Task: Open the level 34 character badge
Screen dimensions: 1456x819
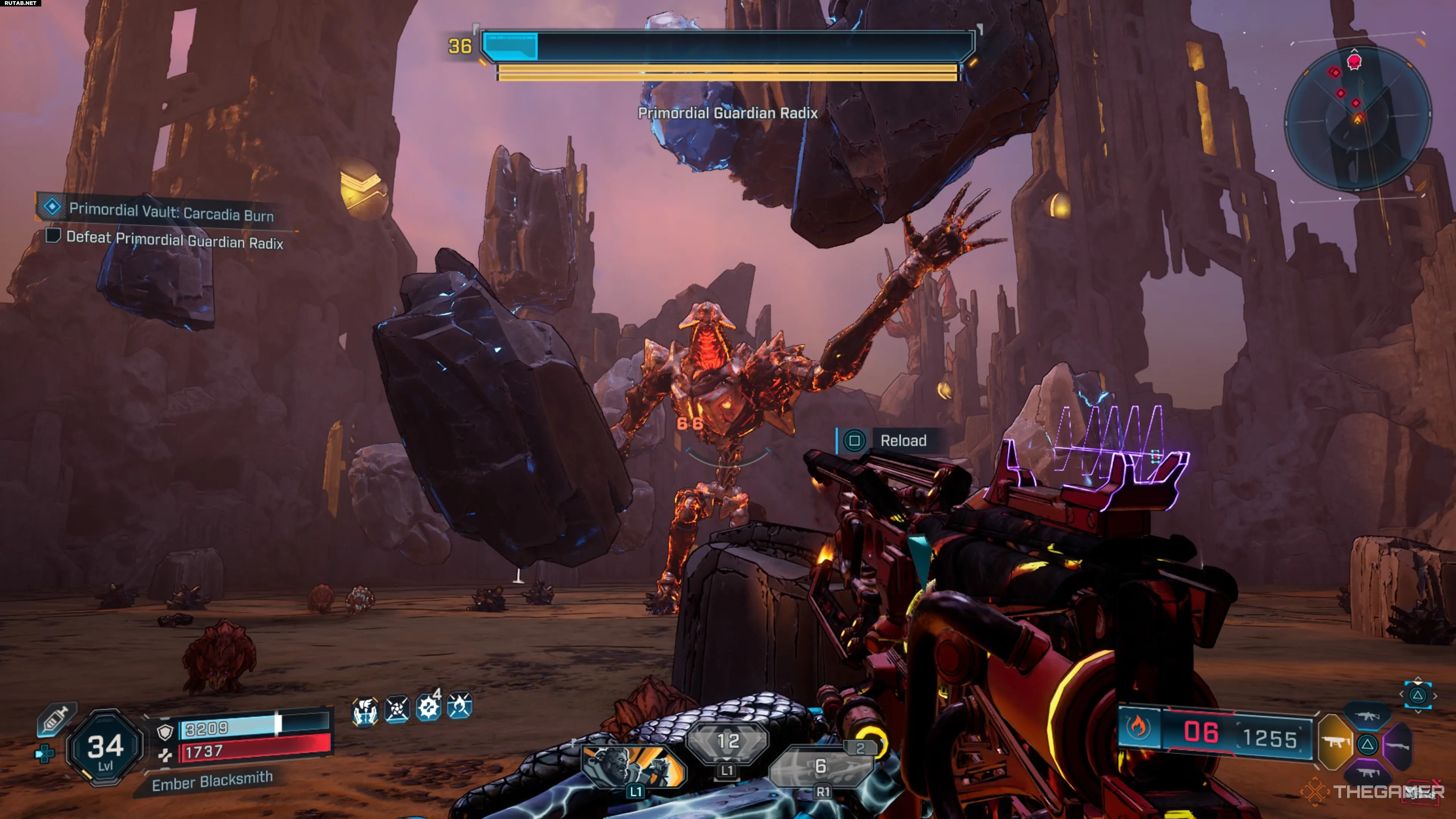Action: [105, 748]
